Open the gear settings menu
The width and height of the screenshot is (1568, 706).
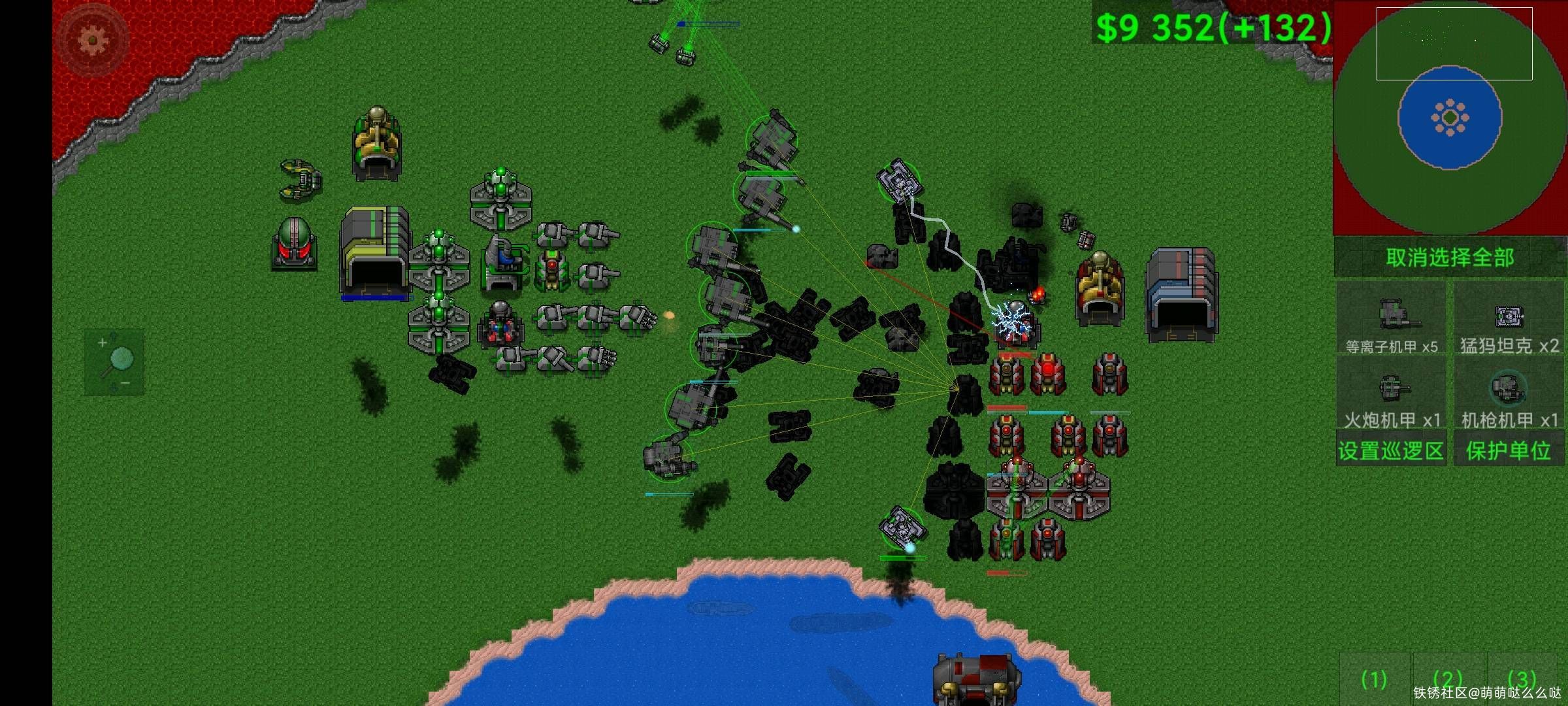click(92, 40)
